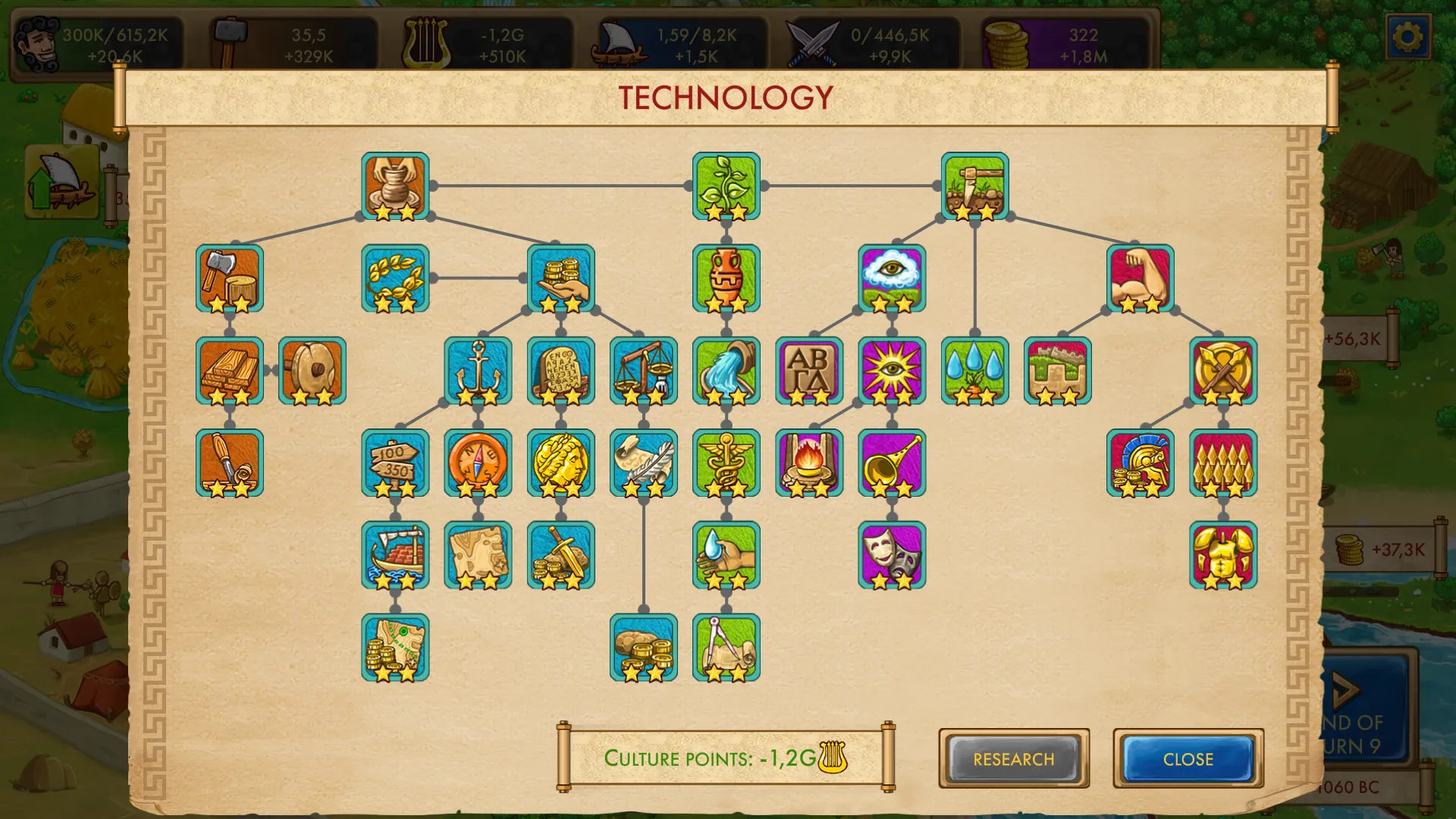Pick the sailing ship technology node

coord(395,555)
